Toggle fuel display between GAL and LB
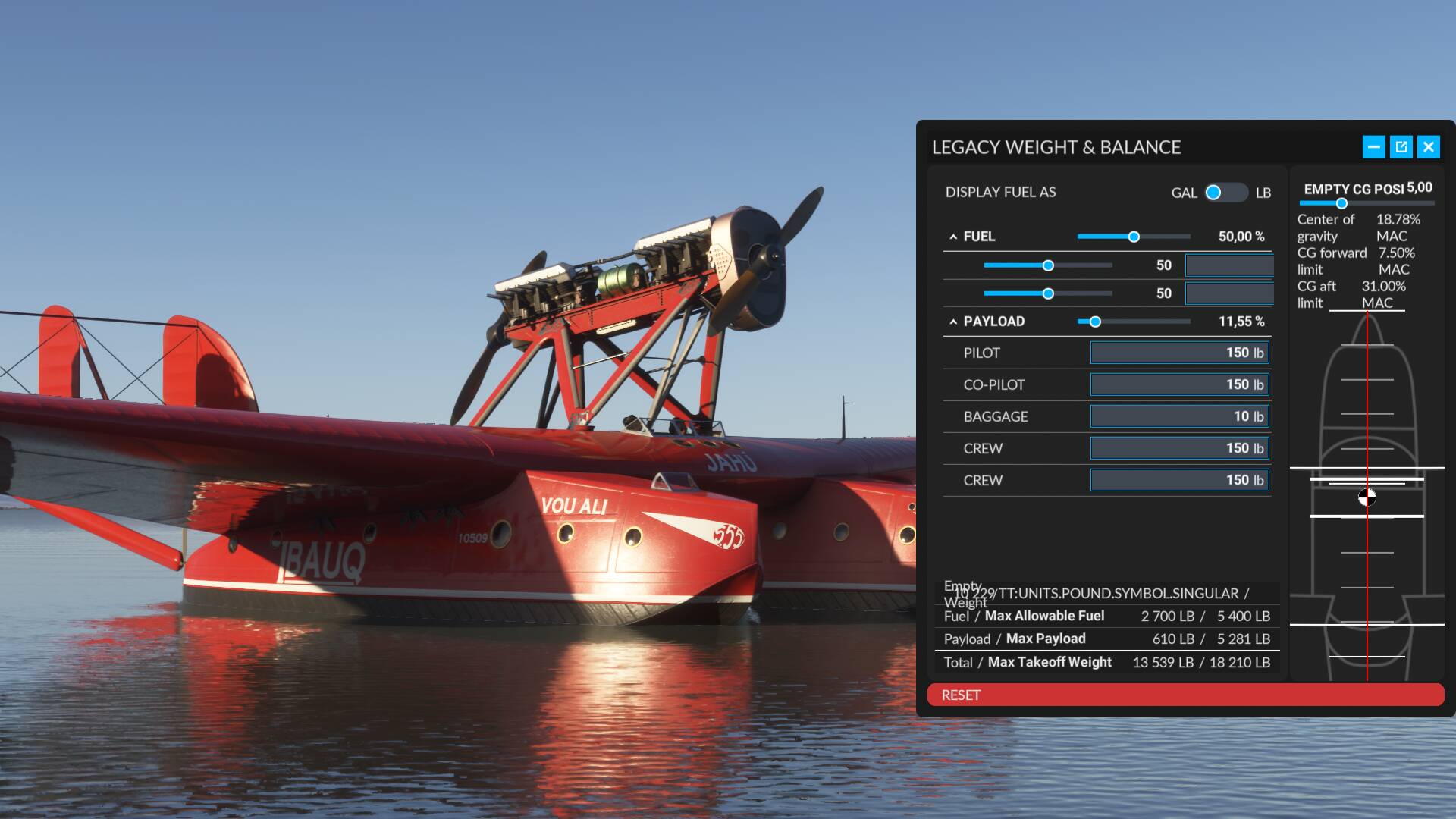Screen dimensions: 1456x819 (x=1225, y=193)
